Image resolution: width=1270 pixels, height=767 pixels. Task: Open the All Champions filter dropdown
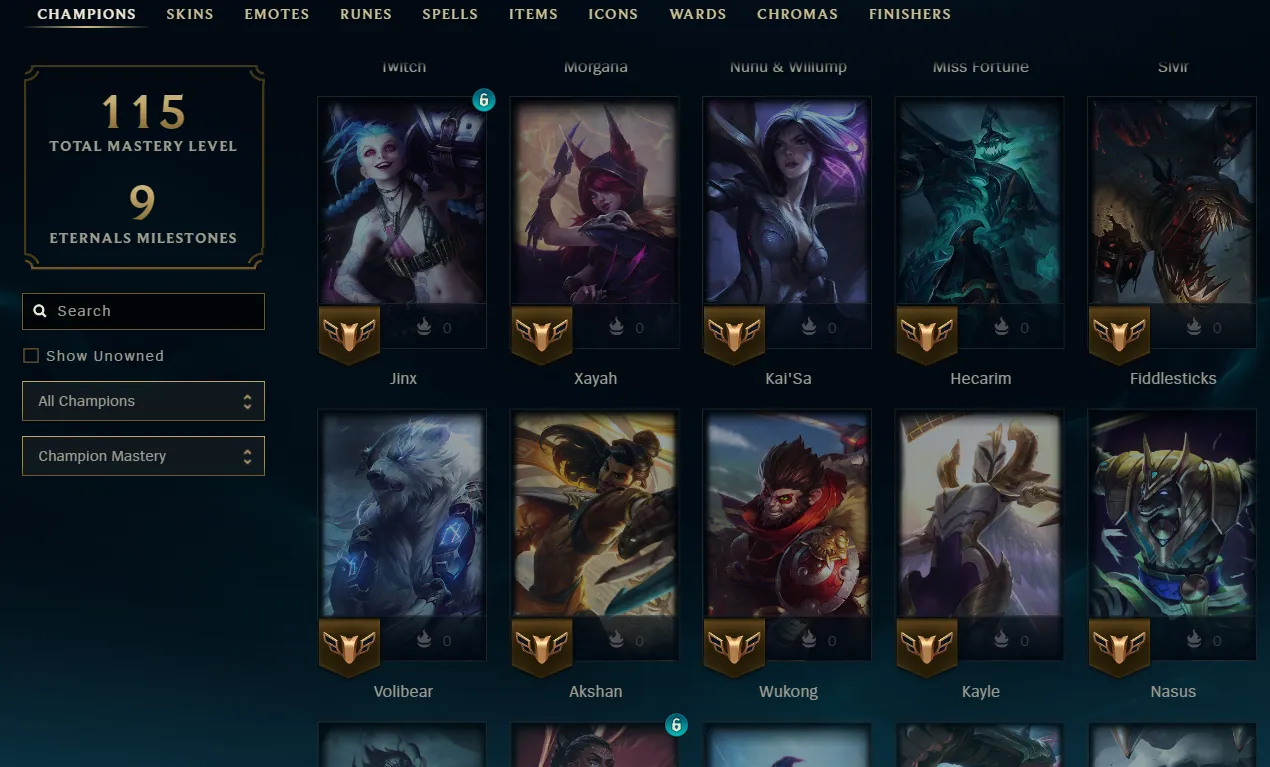click(x=143, y=401)
